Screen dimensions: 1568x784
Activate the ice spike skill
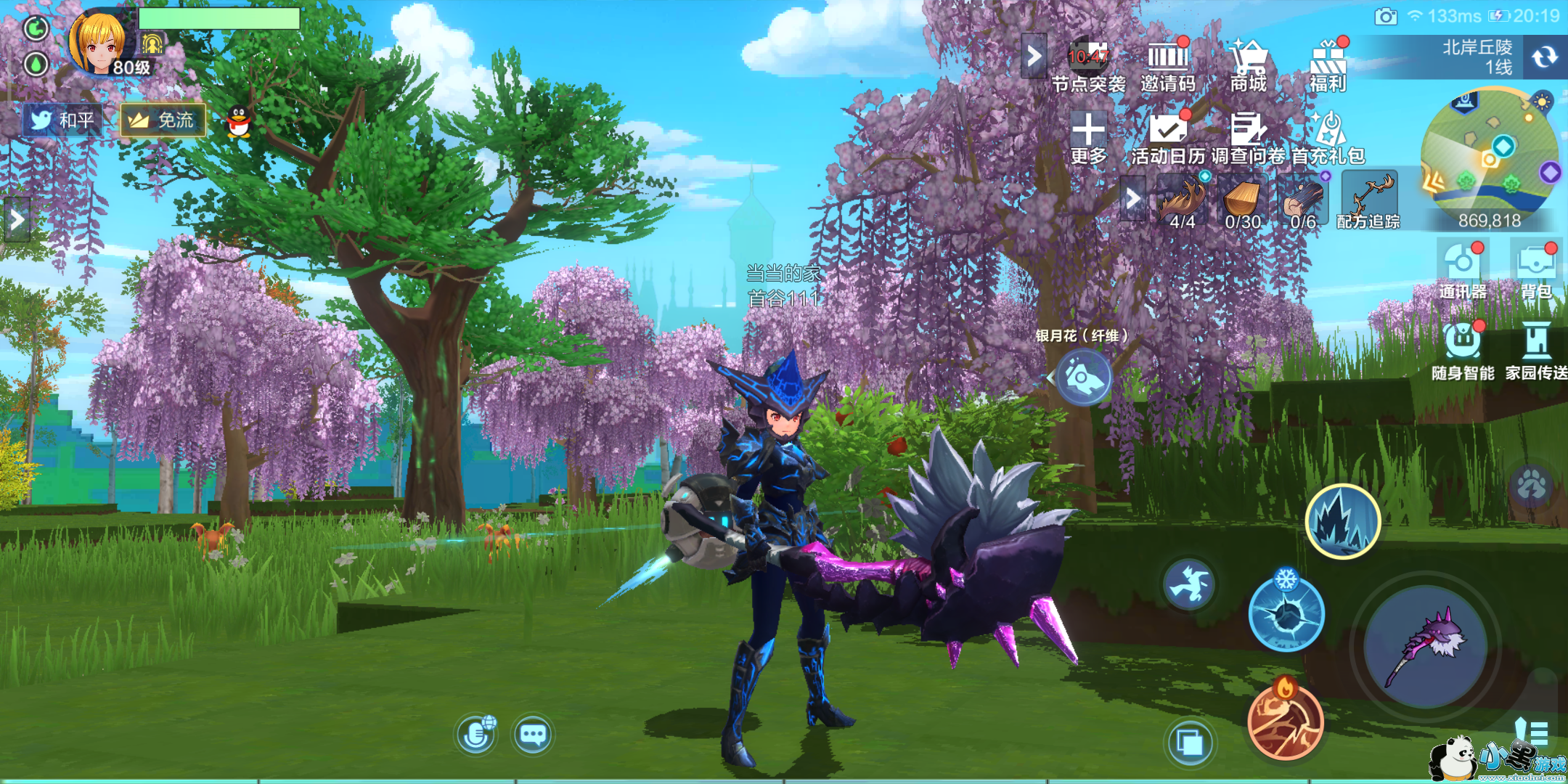1343,521
